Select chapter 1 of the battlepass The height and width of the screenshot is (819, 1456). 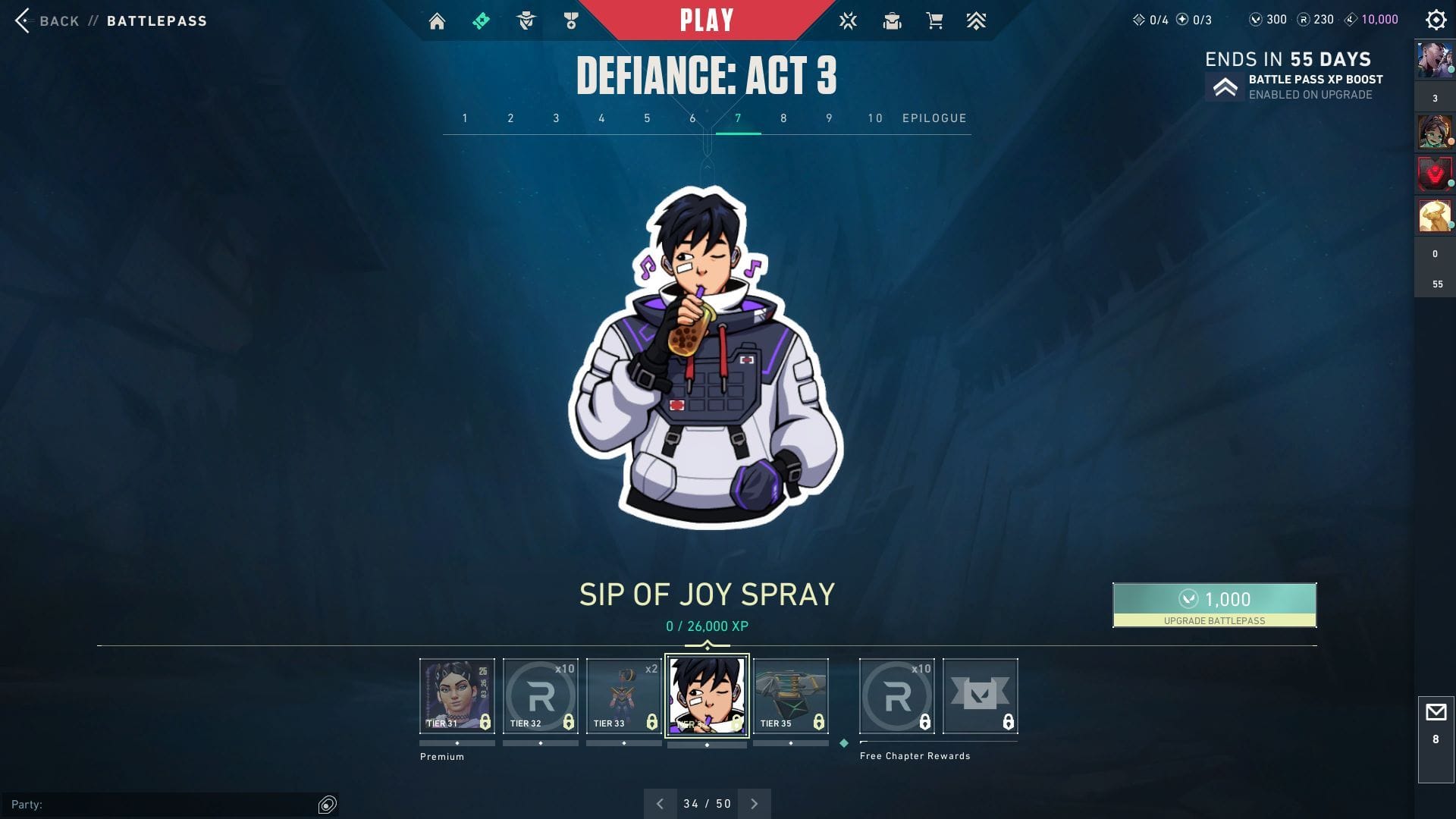[465, 118]
